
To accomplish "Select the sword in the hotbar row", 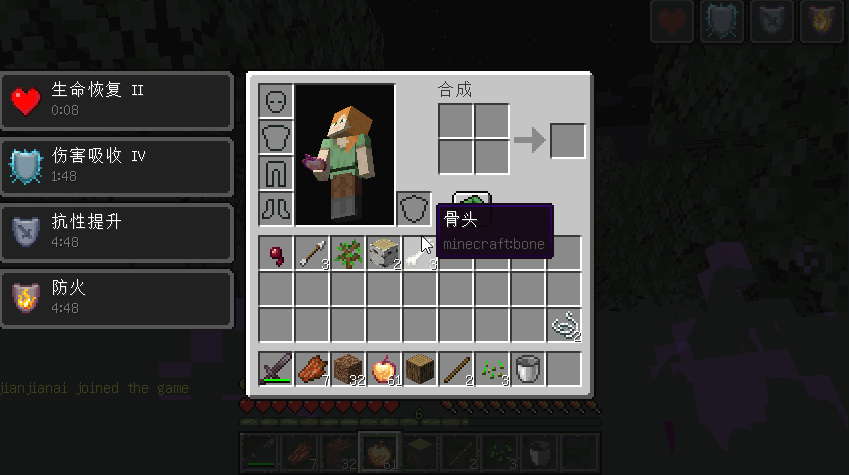I will coord(276,370).
